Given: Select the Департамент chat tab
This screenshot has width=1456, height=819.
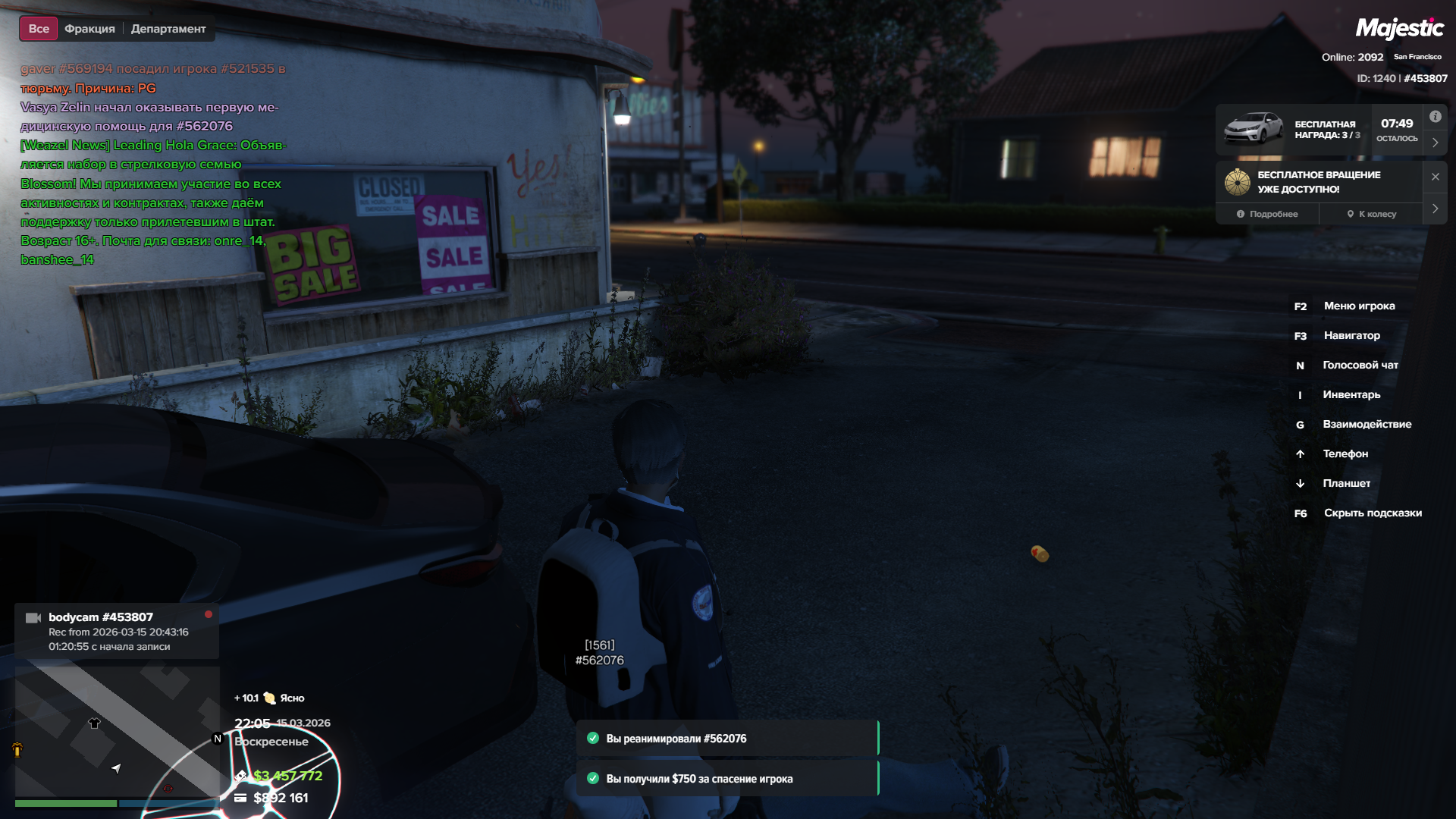Looking at the screenshot, I should click(x=168, y=29).
